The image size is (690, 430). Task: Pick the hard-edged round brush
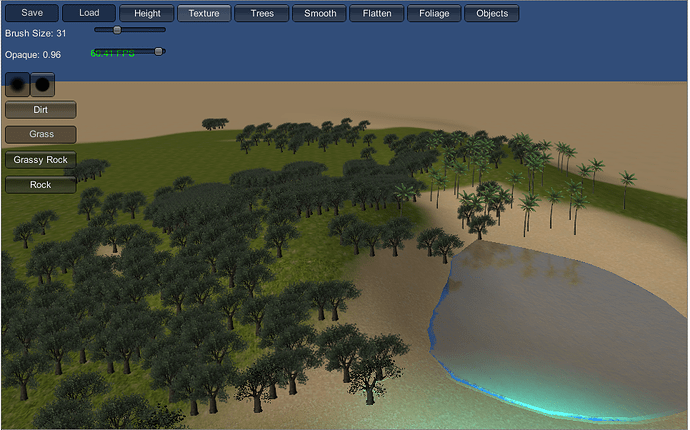coord(43,84)
